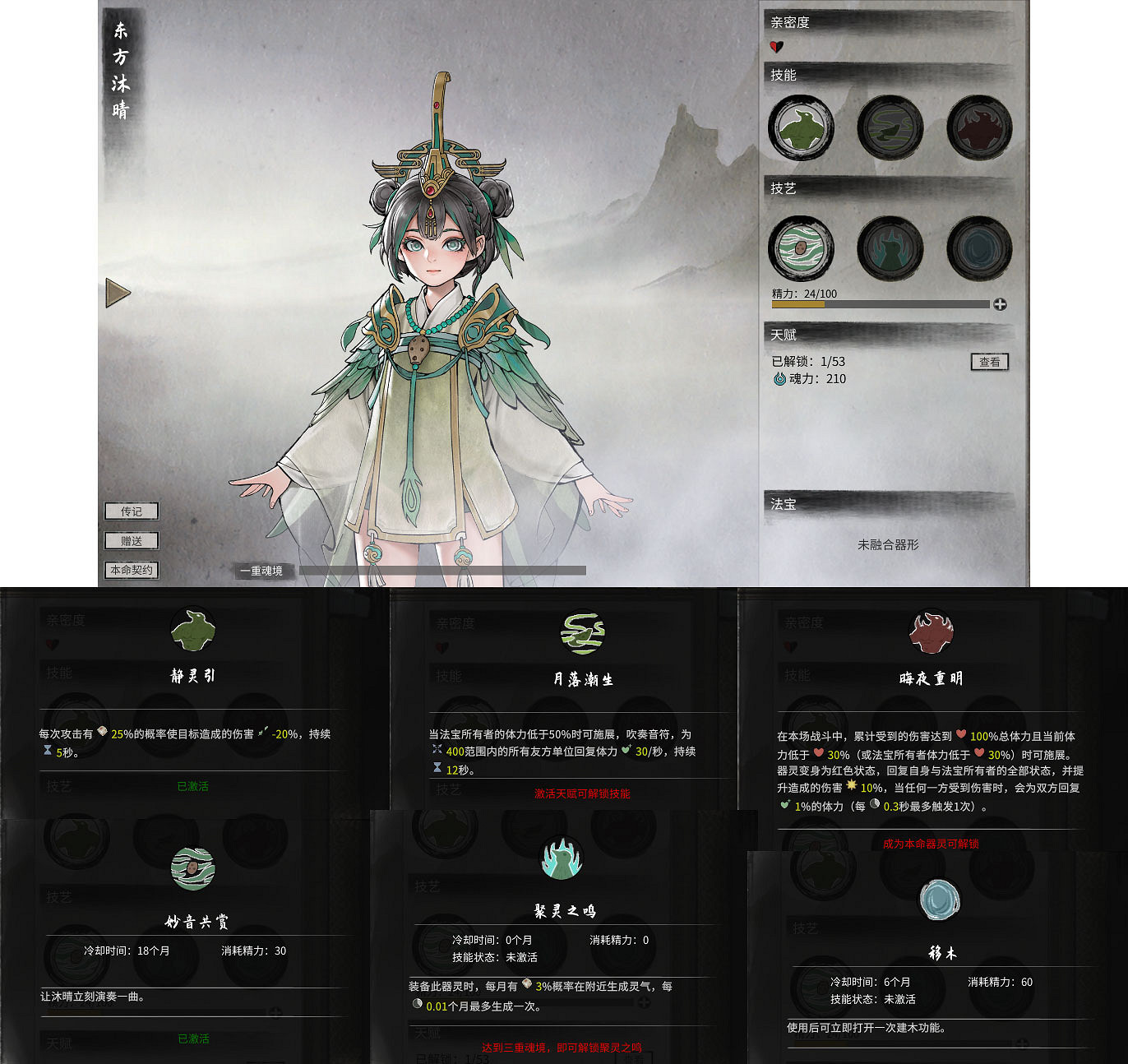Expand the 法宝 section header

(x=784, y=504)
